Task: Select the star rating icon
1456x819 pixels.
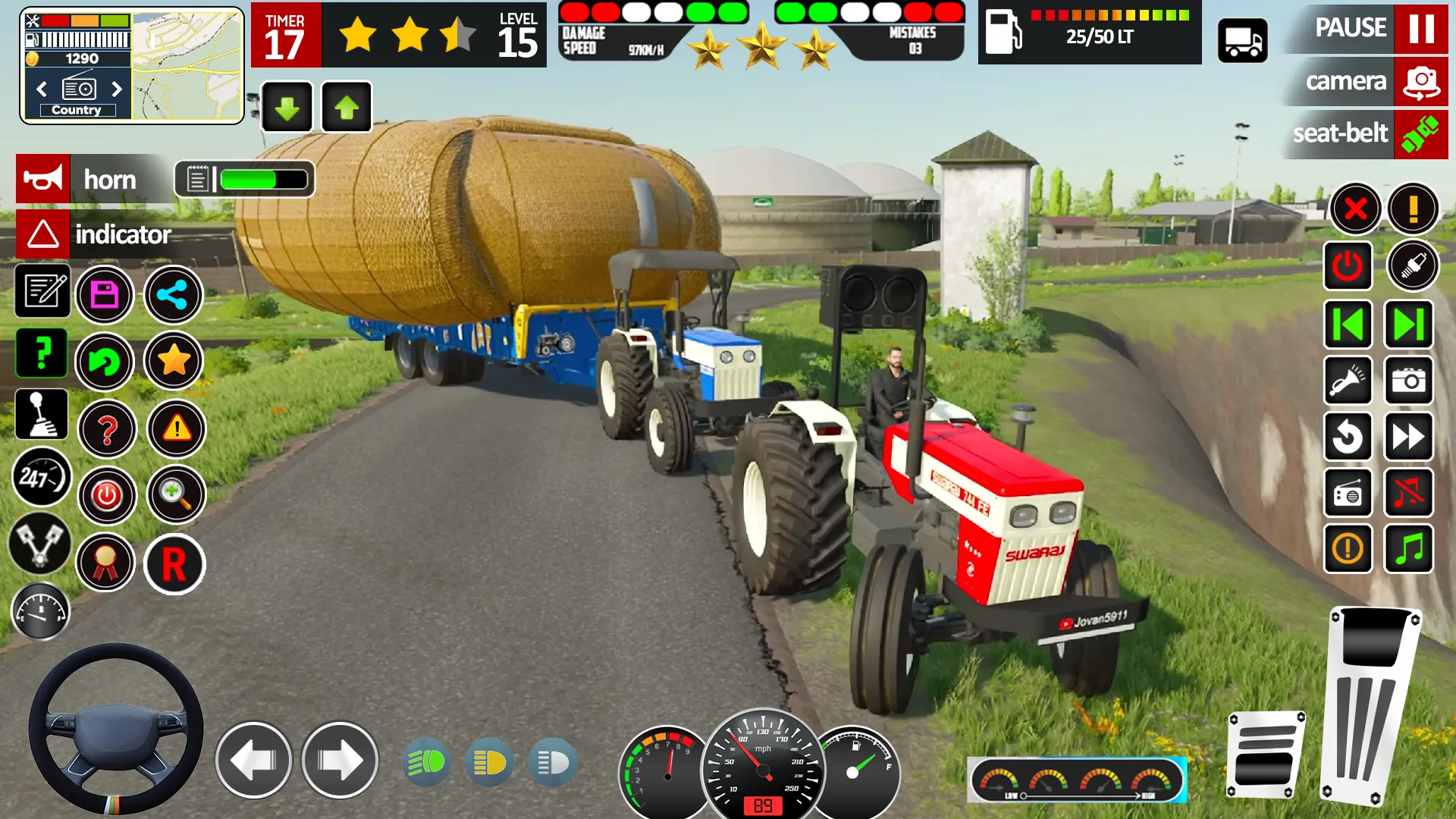Action: tap(174, 362)
